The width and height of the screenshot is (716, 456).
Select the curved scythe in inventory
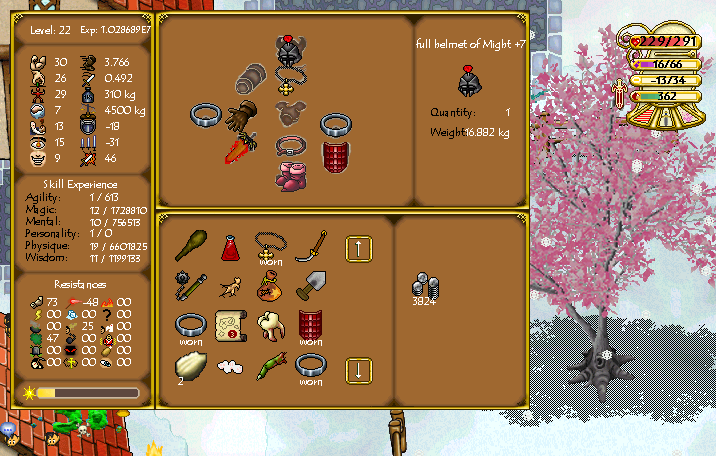point(314,244)
